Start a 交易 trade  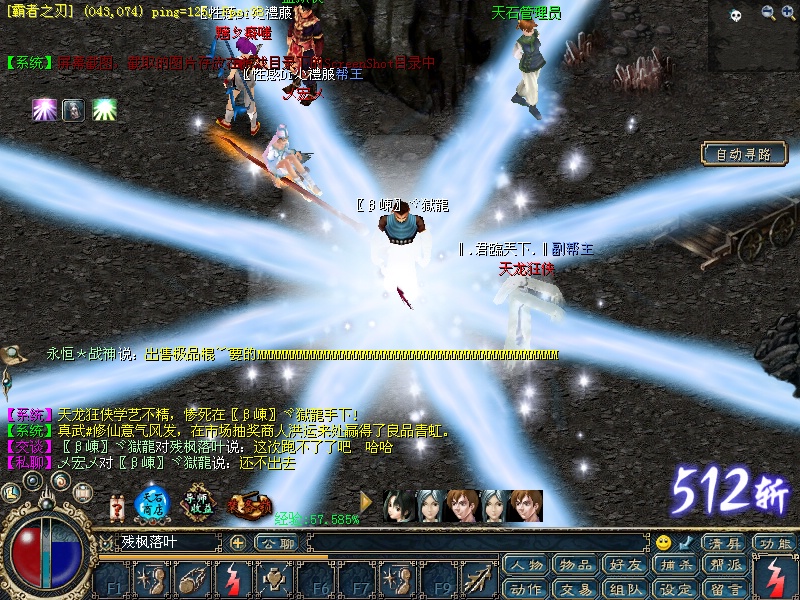[x=574, y=588]
